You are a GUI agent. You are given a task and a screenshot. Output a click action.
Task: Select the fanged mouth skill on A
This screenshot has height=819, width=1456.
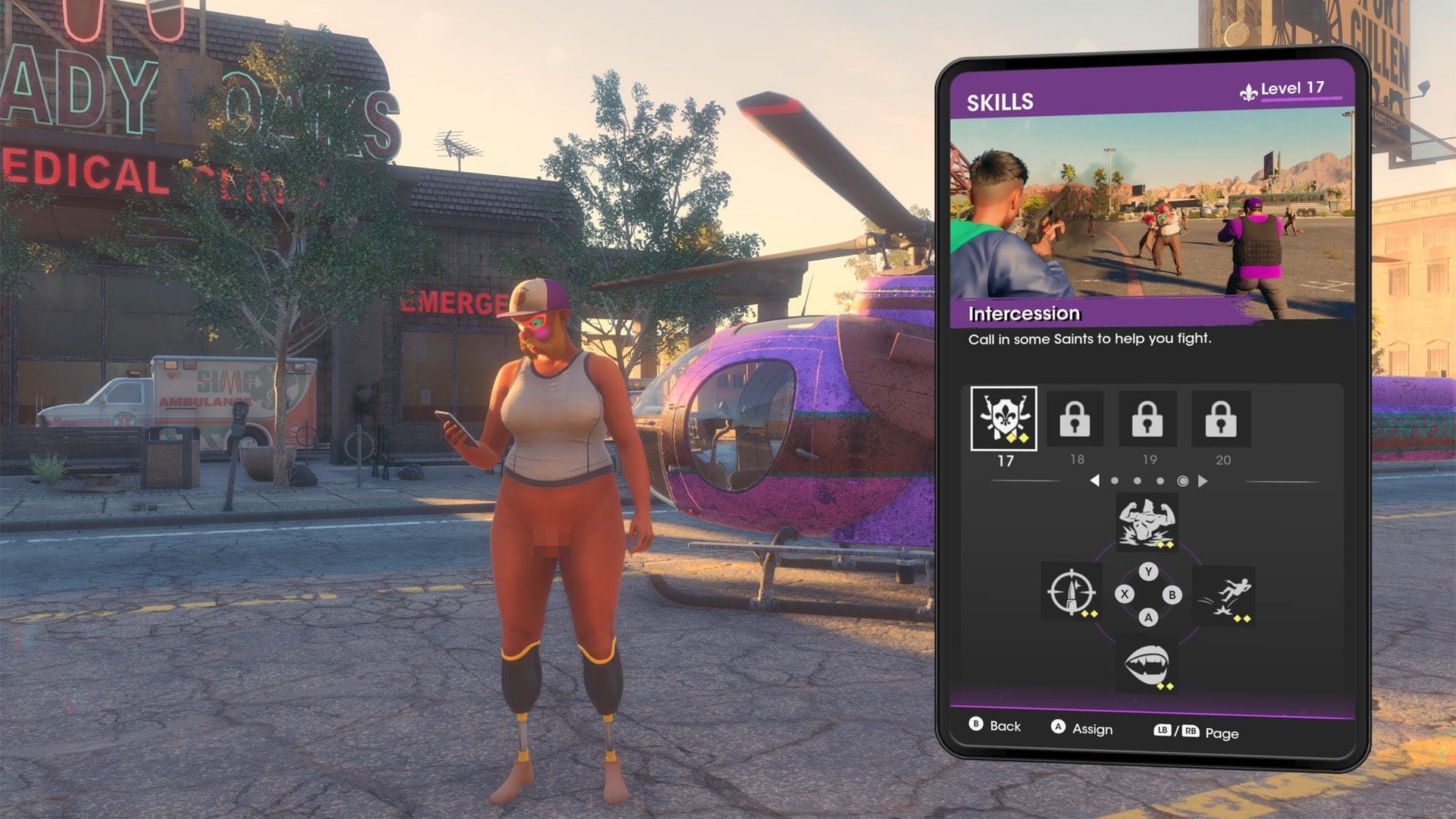pos(1147,667)
